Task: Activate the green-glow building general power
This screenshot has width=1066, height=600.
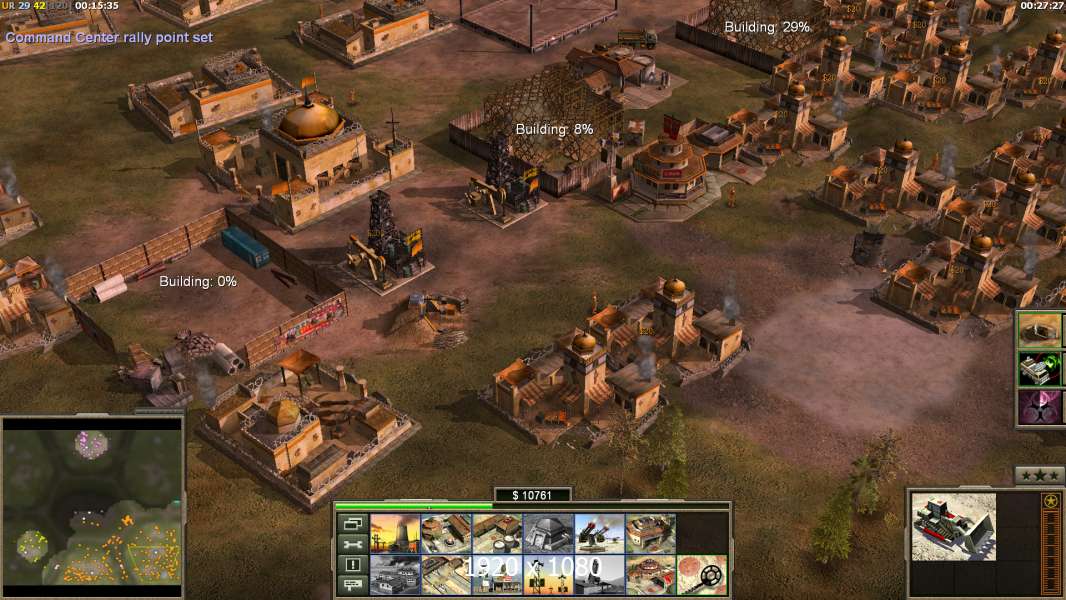Action: pos(1041,369)
